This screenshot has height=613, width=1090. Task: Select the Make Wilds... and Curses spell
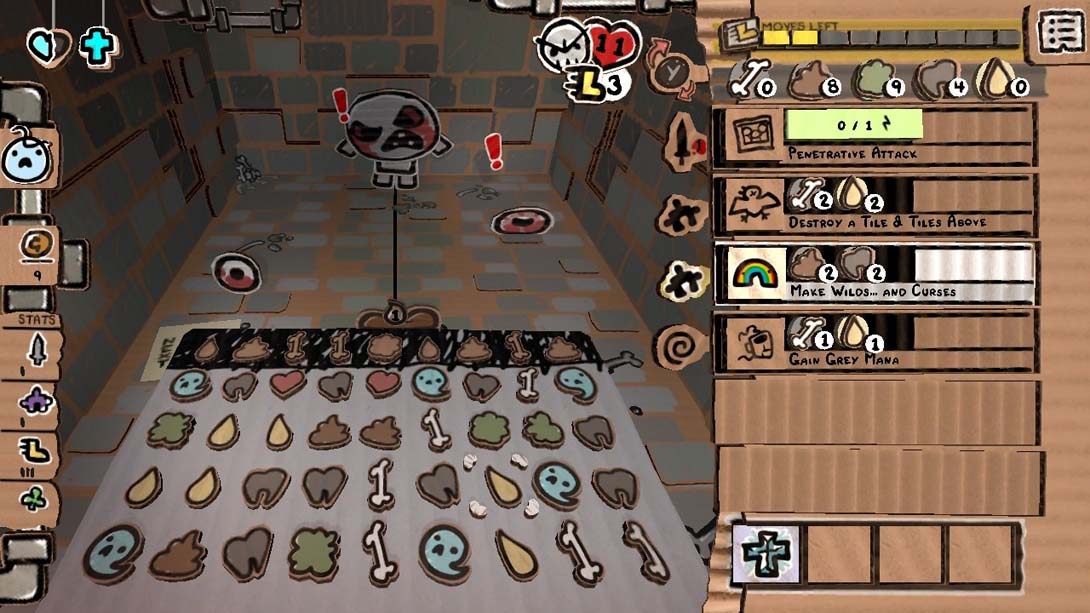tap(872, 274)
